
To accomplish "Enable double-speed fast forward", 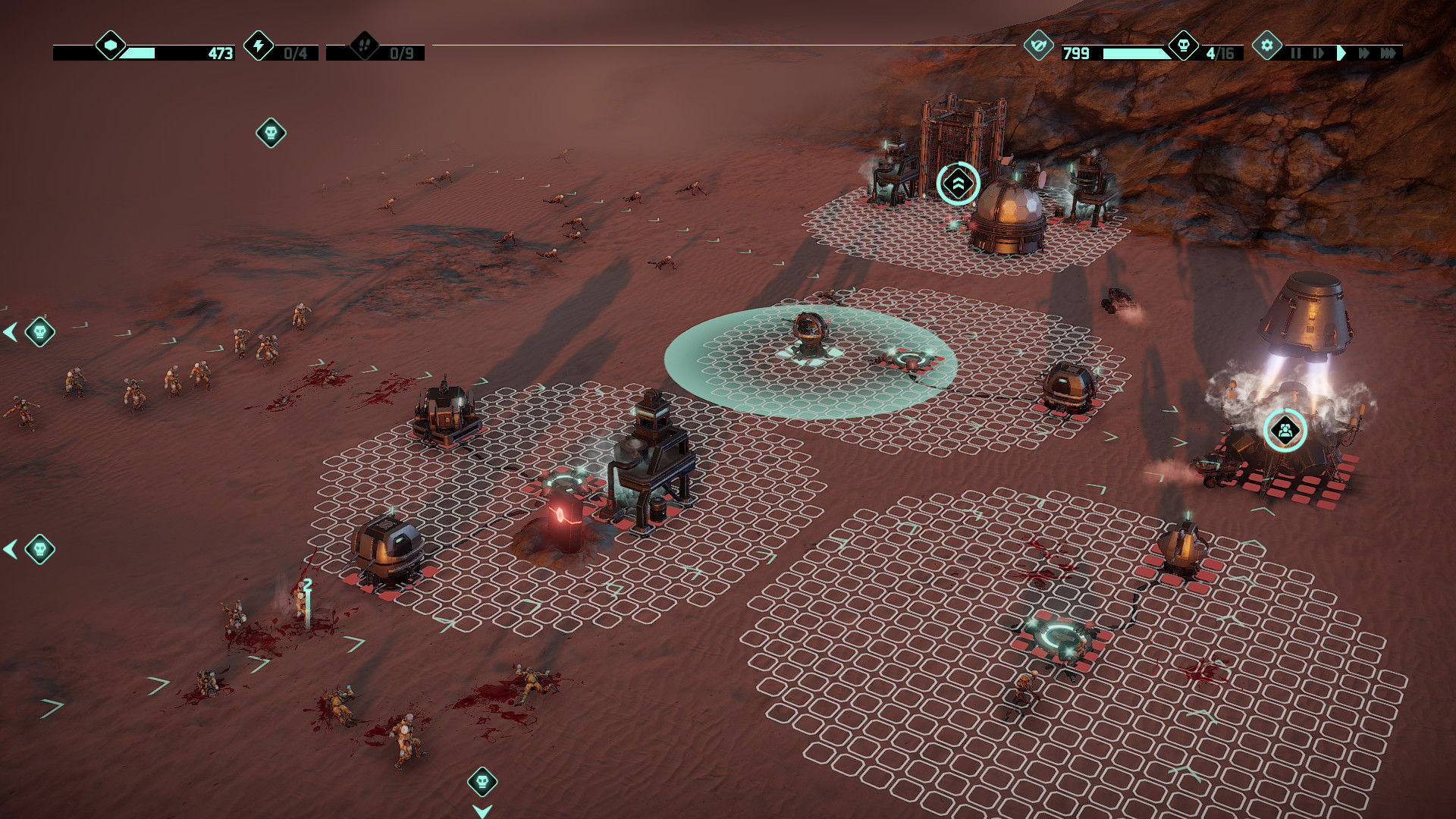I will (1364, 53).
